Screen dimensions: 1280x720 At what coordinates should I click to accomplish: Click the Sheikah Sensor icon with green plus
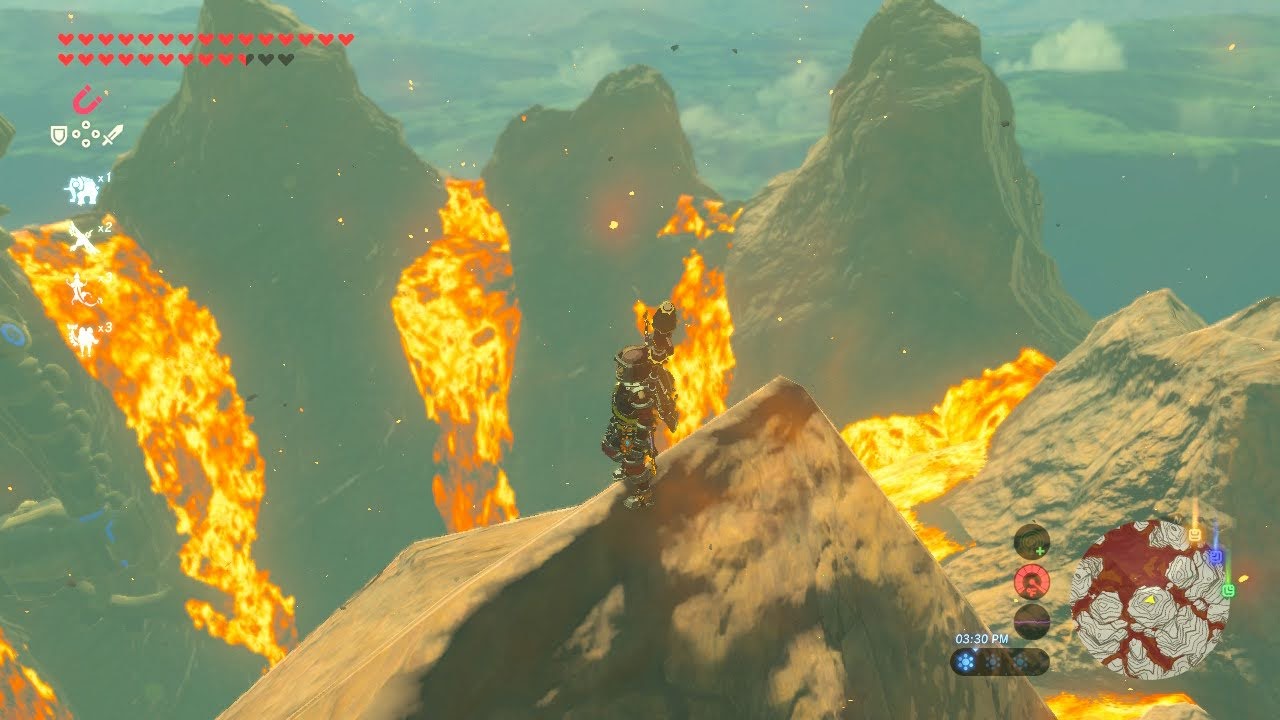pyautogui.click(x=1031, y=541)
